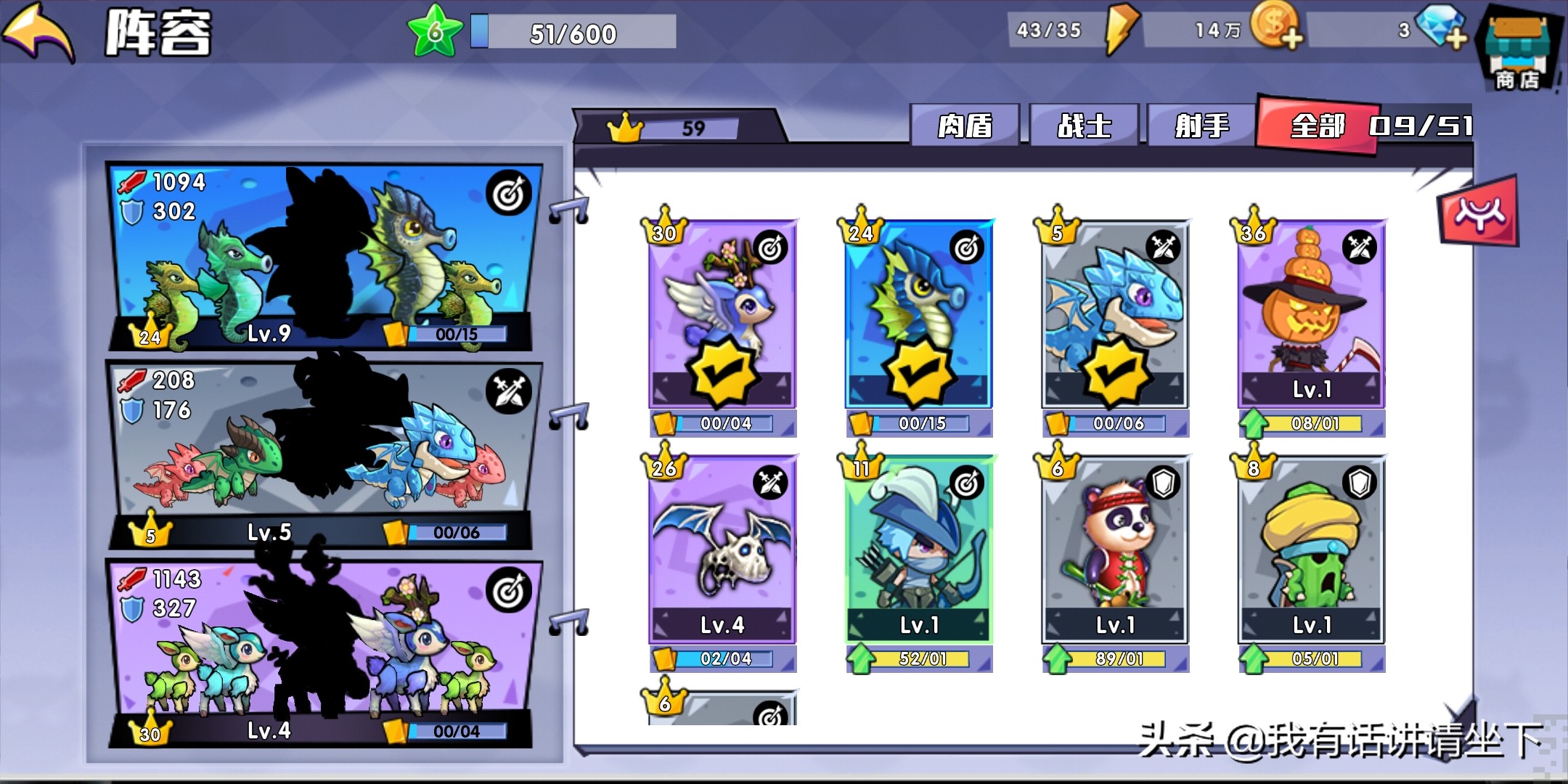
Task: Go back using the yellow arrow
Action: coord(40,33)
